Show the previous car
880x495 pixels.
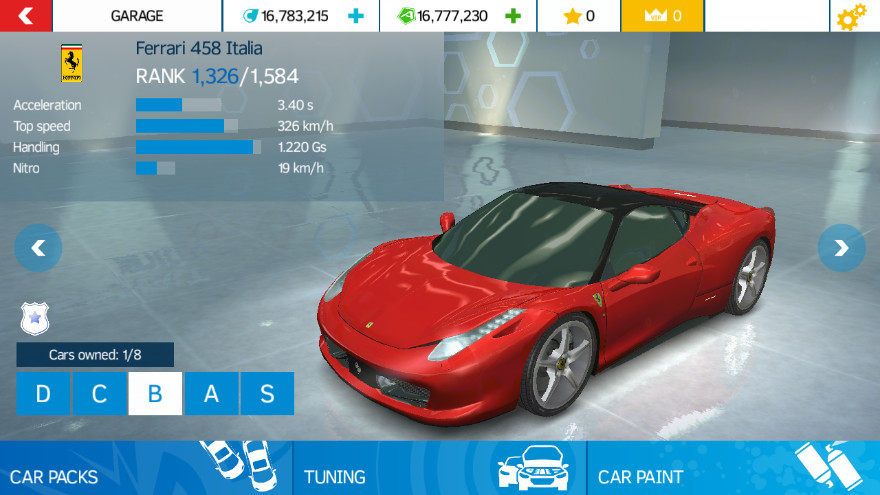tap(38, 248)
